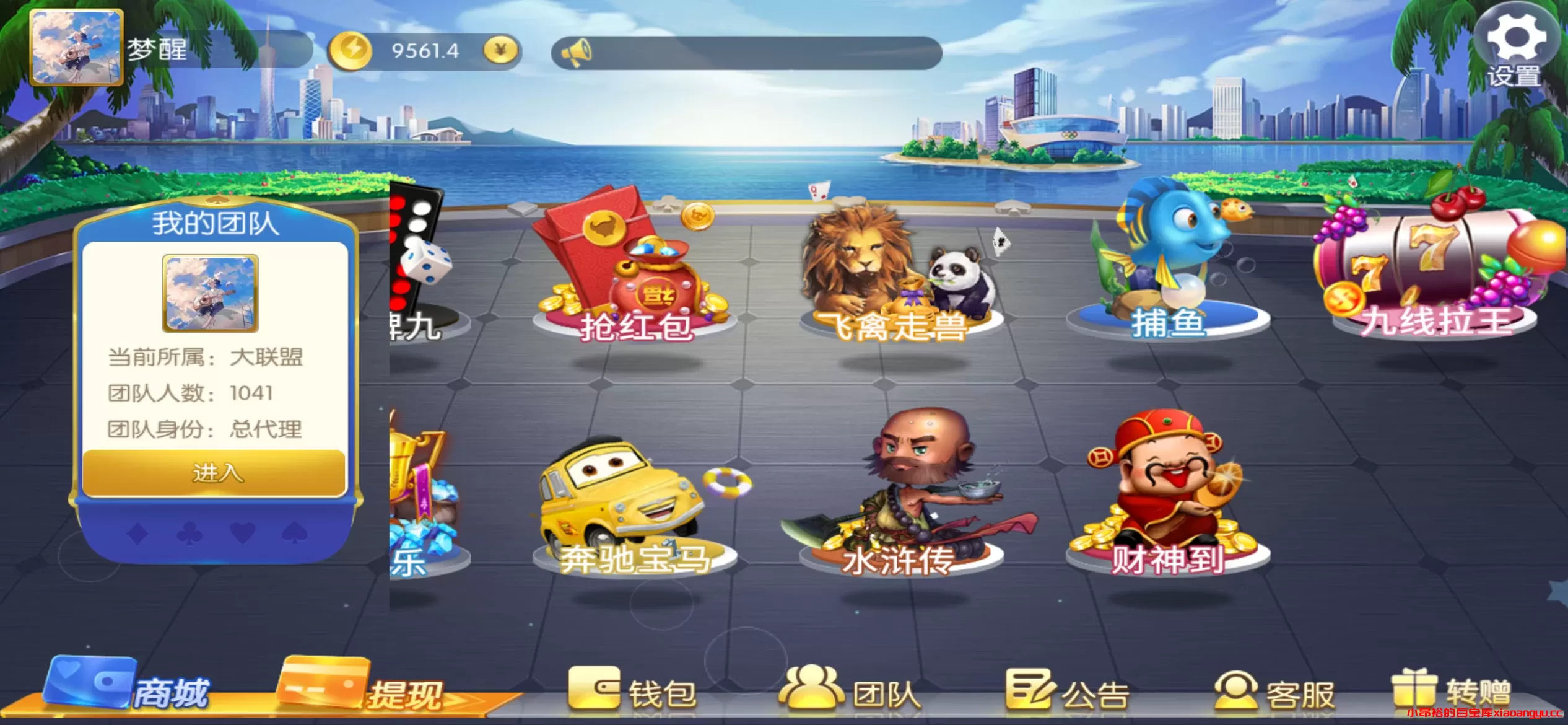This screenshot has width=1568, height=725.
Task: Click the gold coin balance icon
Action: pos(351,51)
